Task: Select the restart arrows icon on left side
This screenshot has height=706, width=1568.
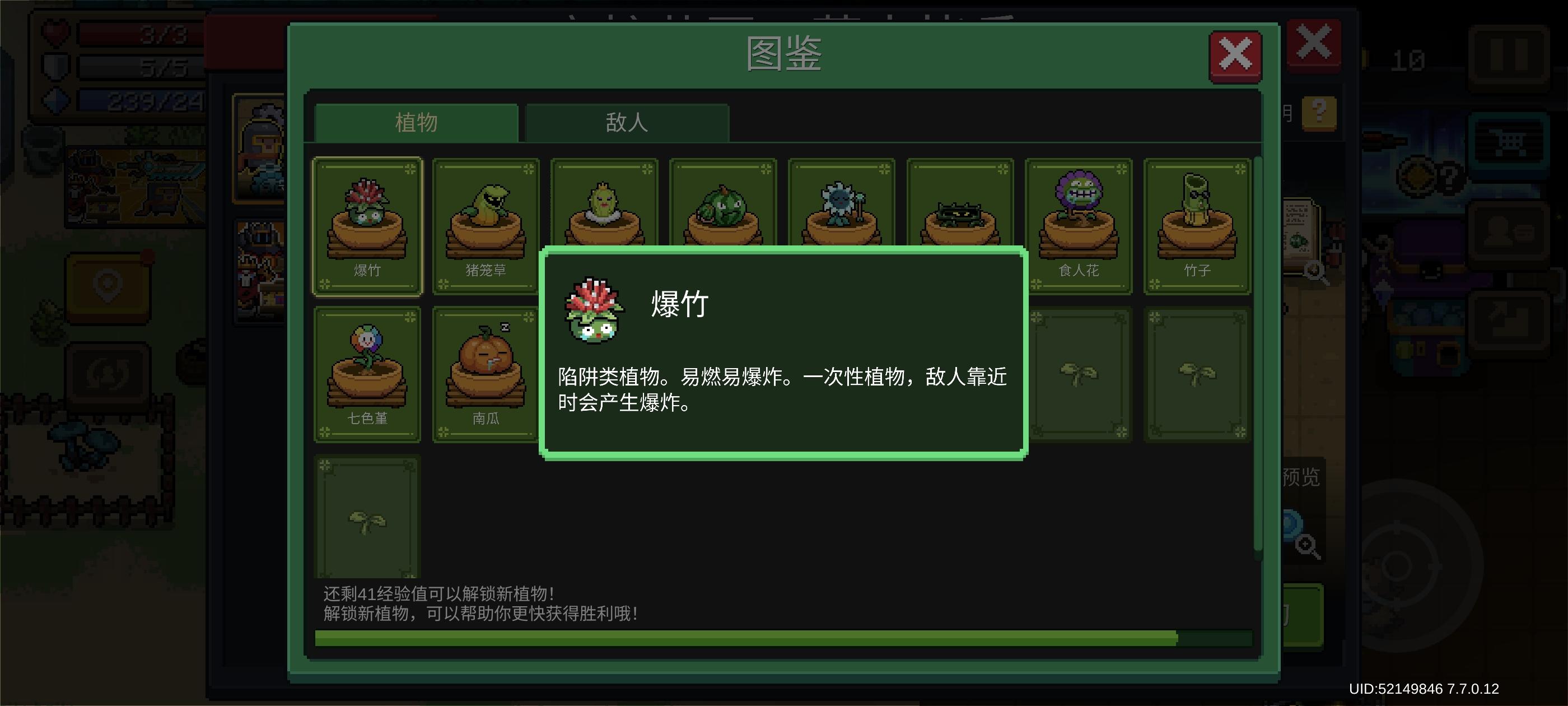Action: tap(108, 373)
